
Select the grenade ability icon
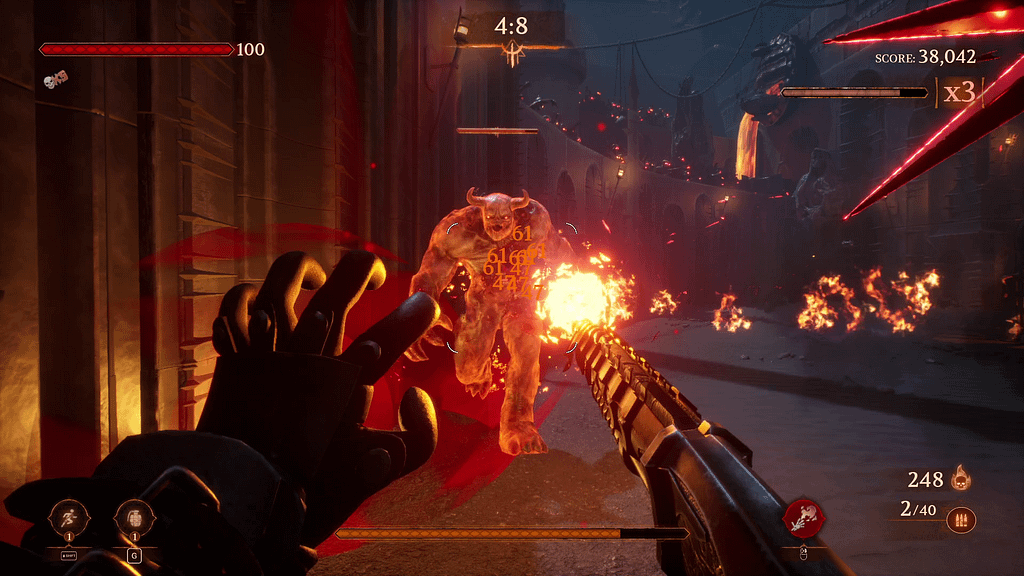(x=133, y=517)
